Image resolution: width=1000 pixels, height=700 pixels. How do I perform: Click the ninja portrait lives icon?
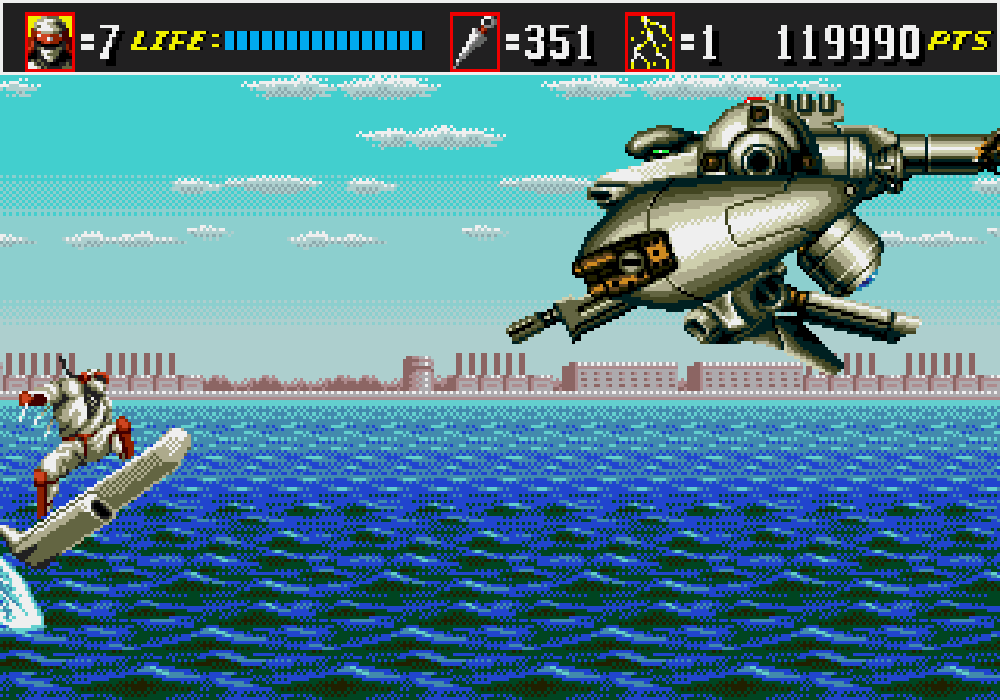(50, 42)
